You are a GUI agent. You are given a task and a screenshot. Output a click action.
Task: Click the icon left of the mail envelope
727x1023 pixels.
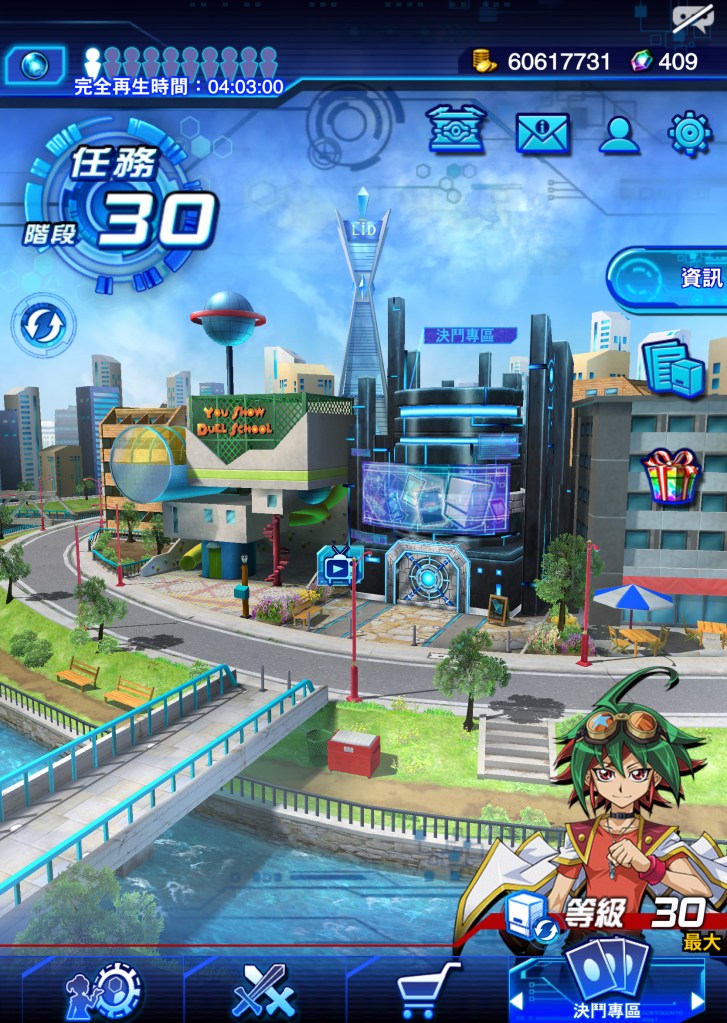pyautogui.click(x=456, y=131)
